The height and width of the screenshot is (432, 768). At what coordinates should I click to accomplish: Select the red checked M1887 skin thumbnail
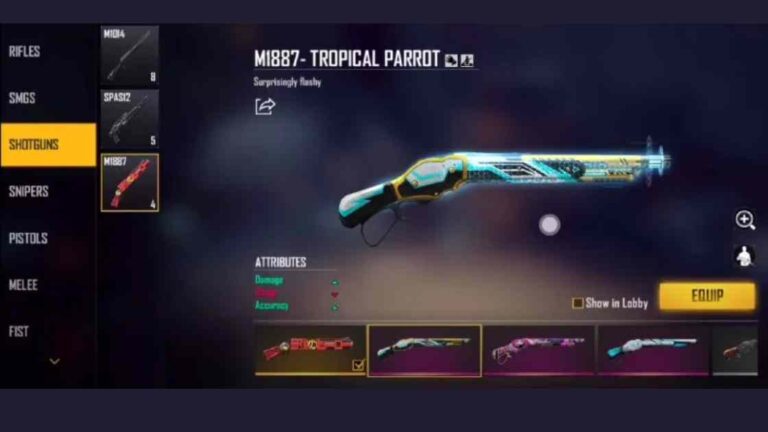(x=310, y=349)
